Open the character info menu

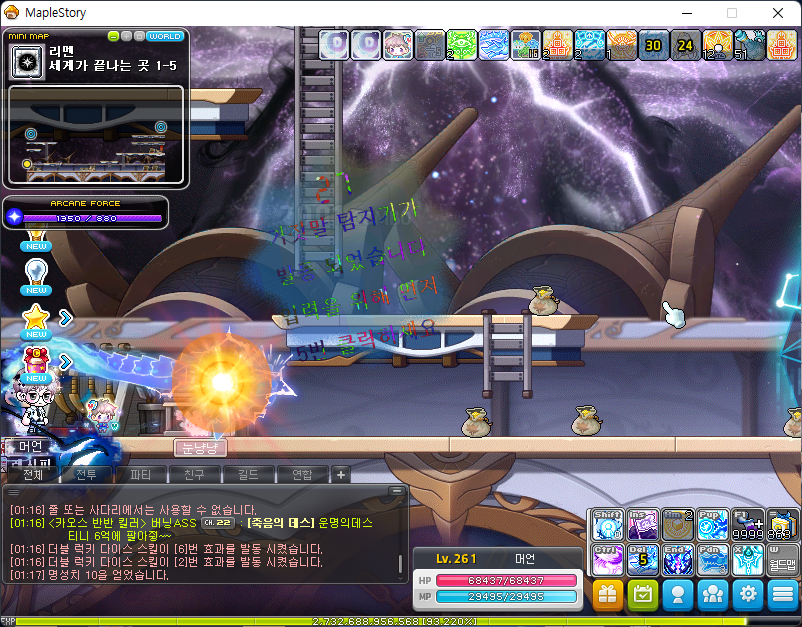point(678,594)
